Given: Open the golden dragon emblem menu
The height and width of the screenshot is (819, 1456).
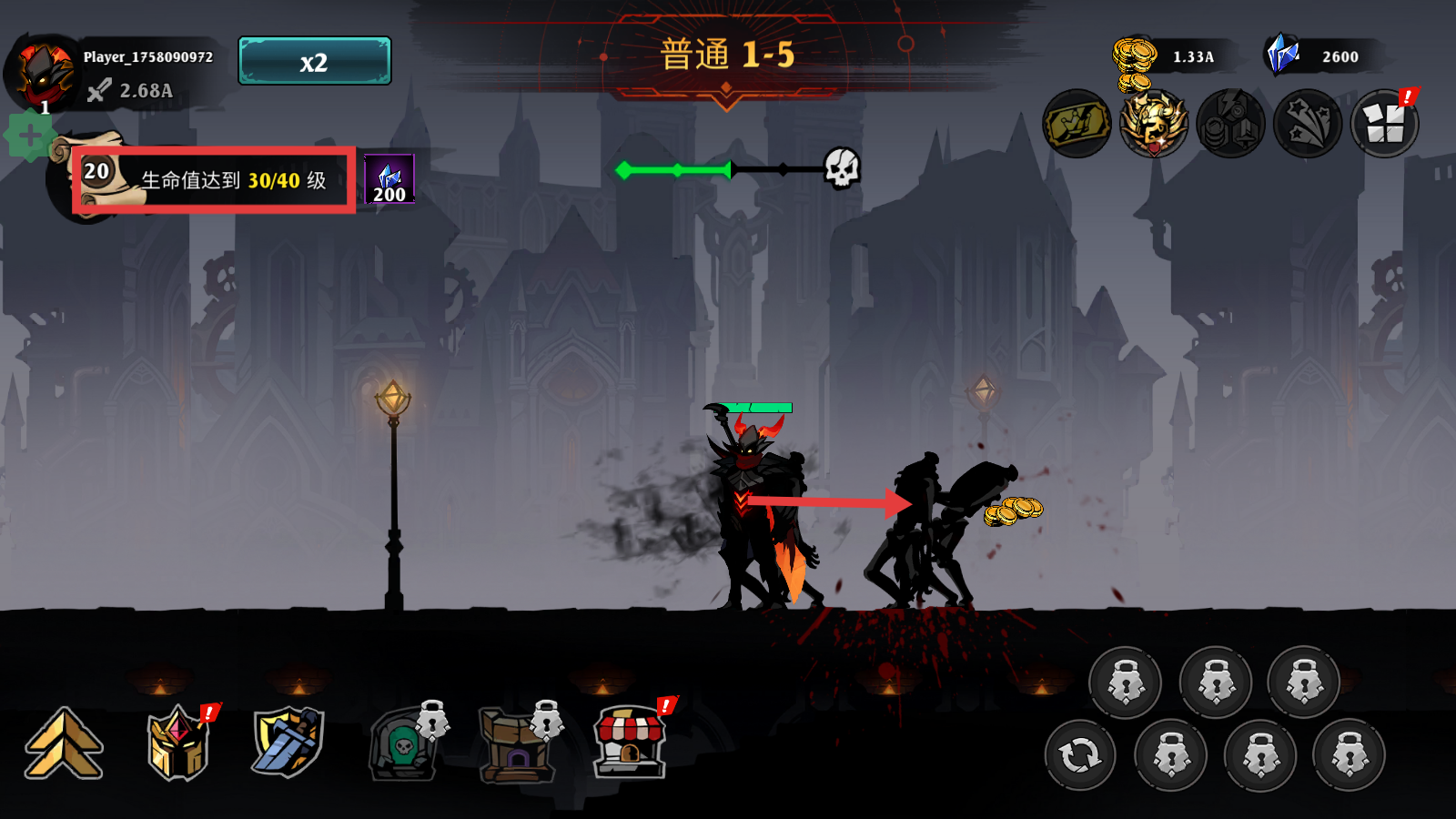Looking at the screenshot, I should pyautogui.click(x=1154, y=124).
